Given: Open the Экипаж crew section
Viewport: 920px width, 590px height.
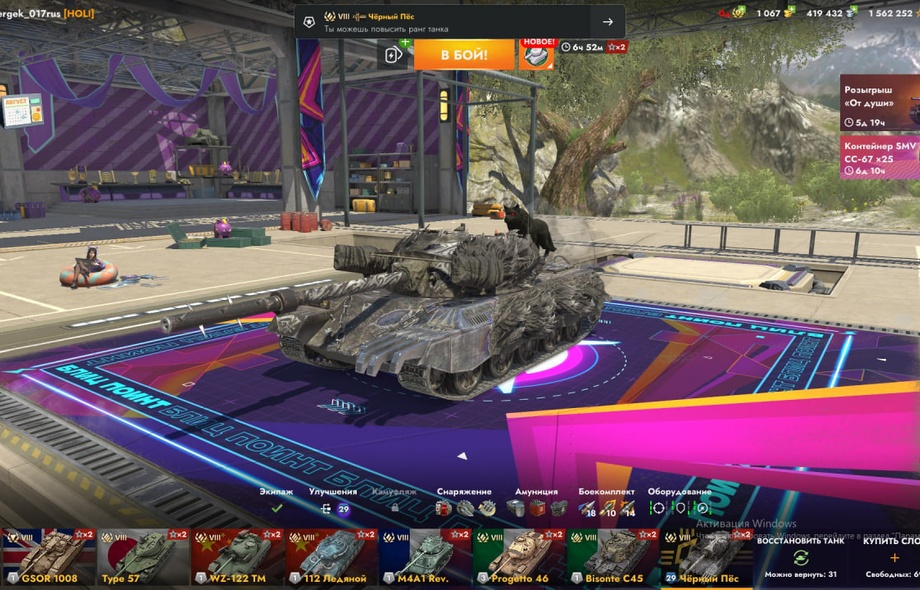Looking at the screenshot, I should tap(277, 502).
